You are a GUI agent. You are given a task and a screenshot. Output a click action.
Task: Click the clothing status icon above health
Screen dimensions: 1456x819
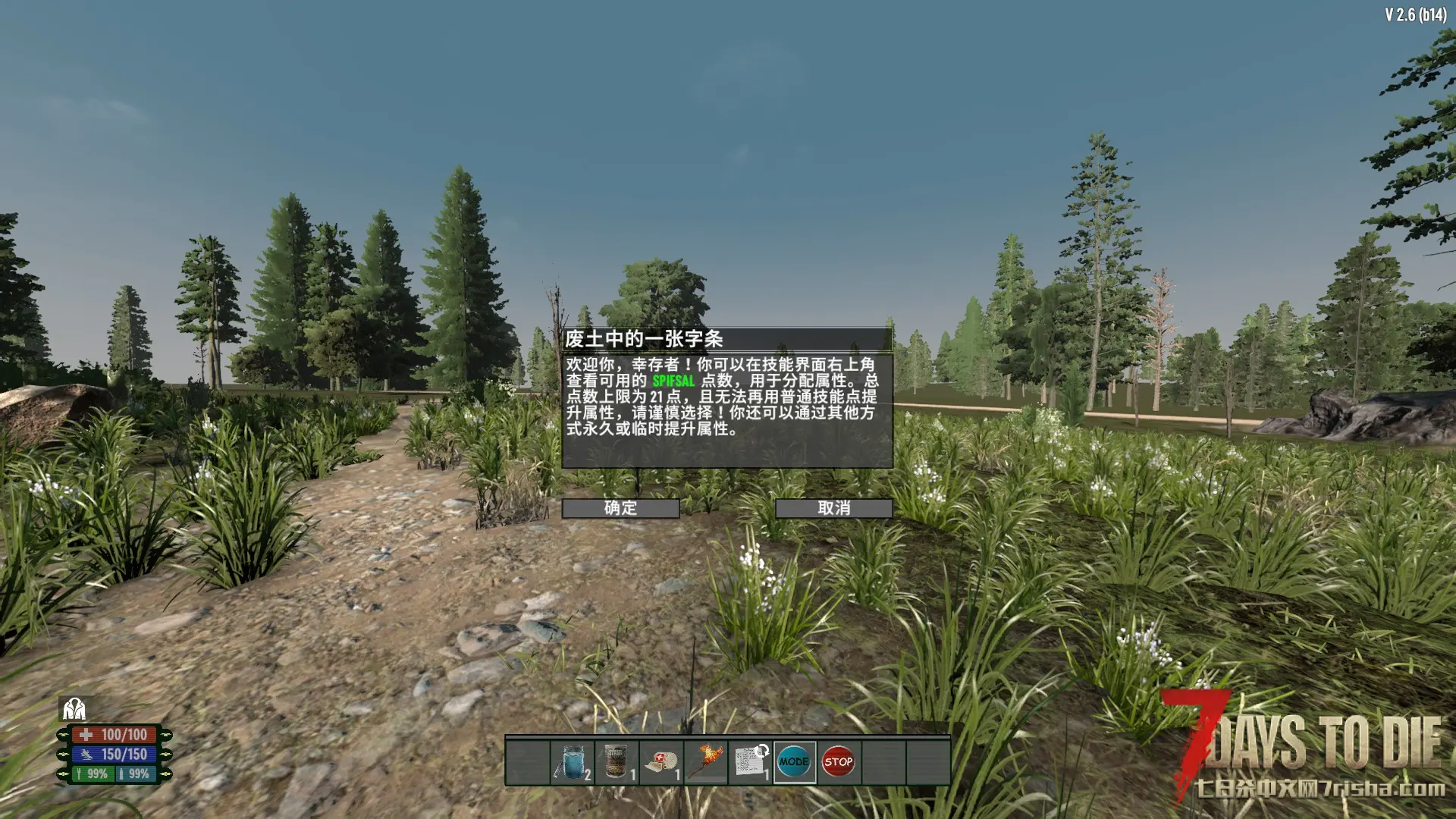click(74, 709)
